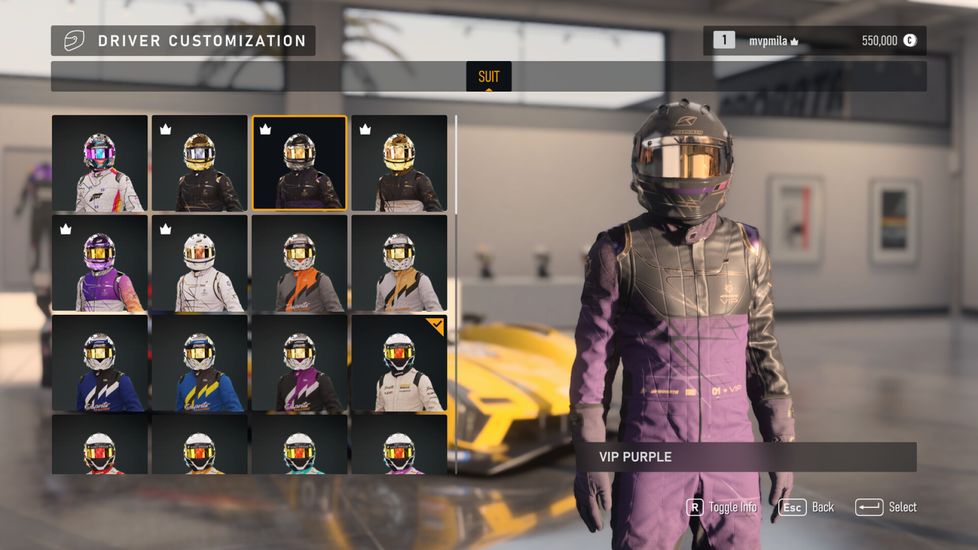Pick the black suit with purple stripe
978x550 pixels.
[299, 363]
